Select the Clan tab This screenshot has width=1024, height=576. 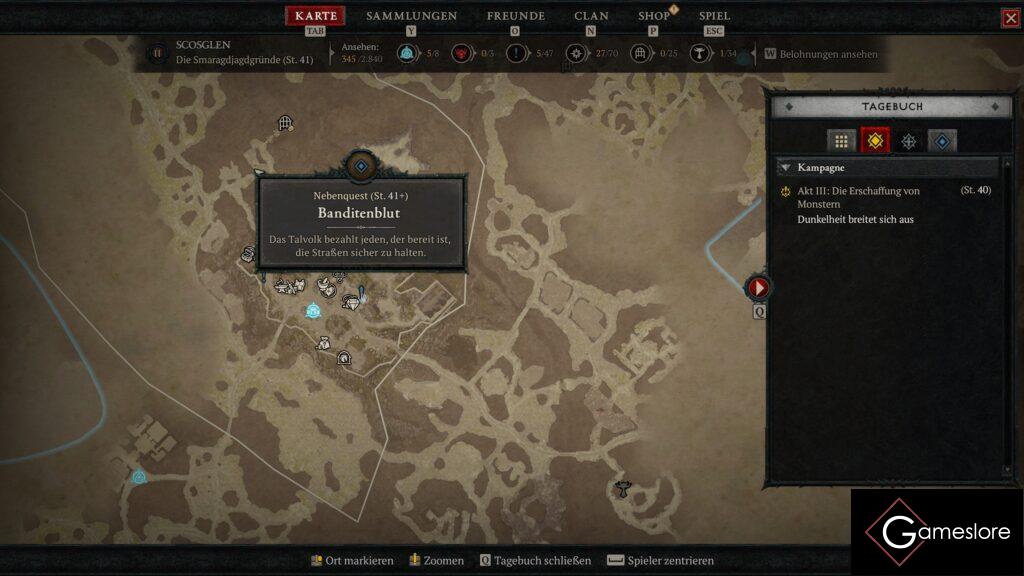[591, 16]
